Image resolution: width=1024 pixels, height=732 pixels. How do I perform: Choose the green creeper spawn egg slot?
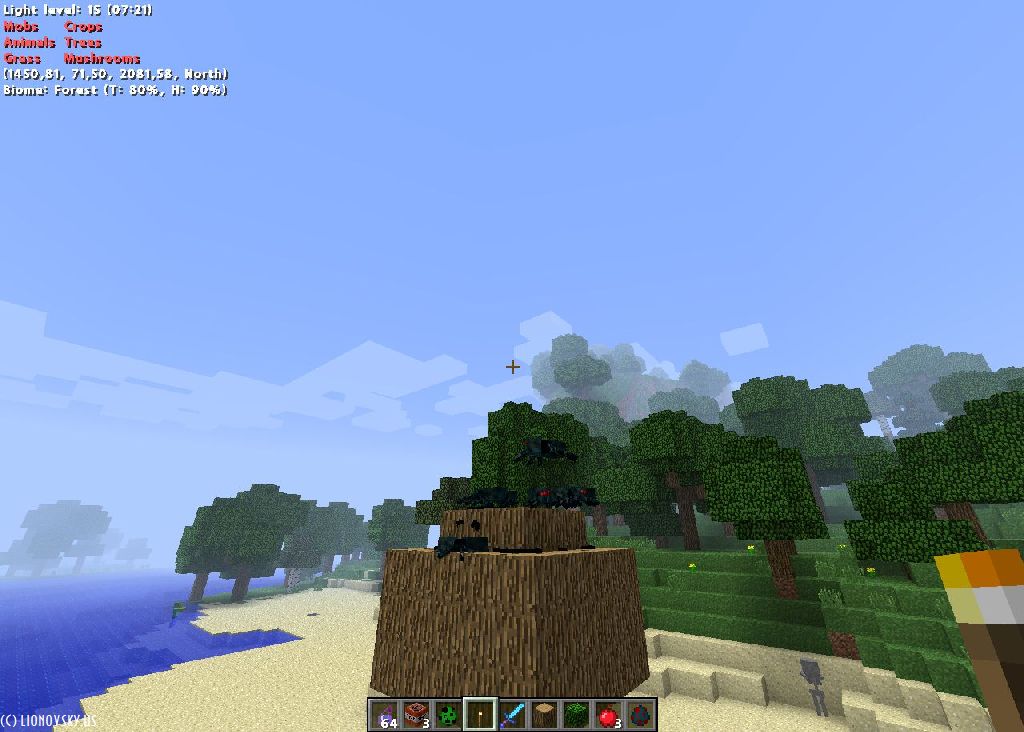pos(449,714)
